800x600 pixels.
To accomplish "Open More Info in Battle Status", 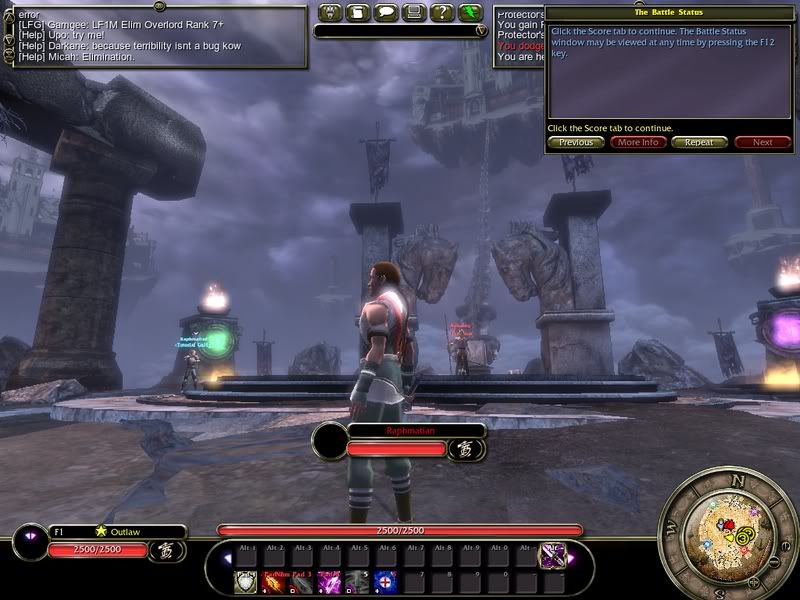I will point(638,142).
